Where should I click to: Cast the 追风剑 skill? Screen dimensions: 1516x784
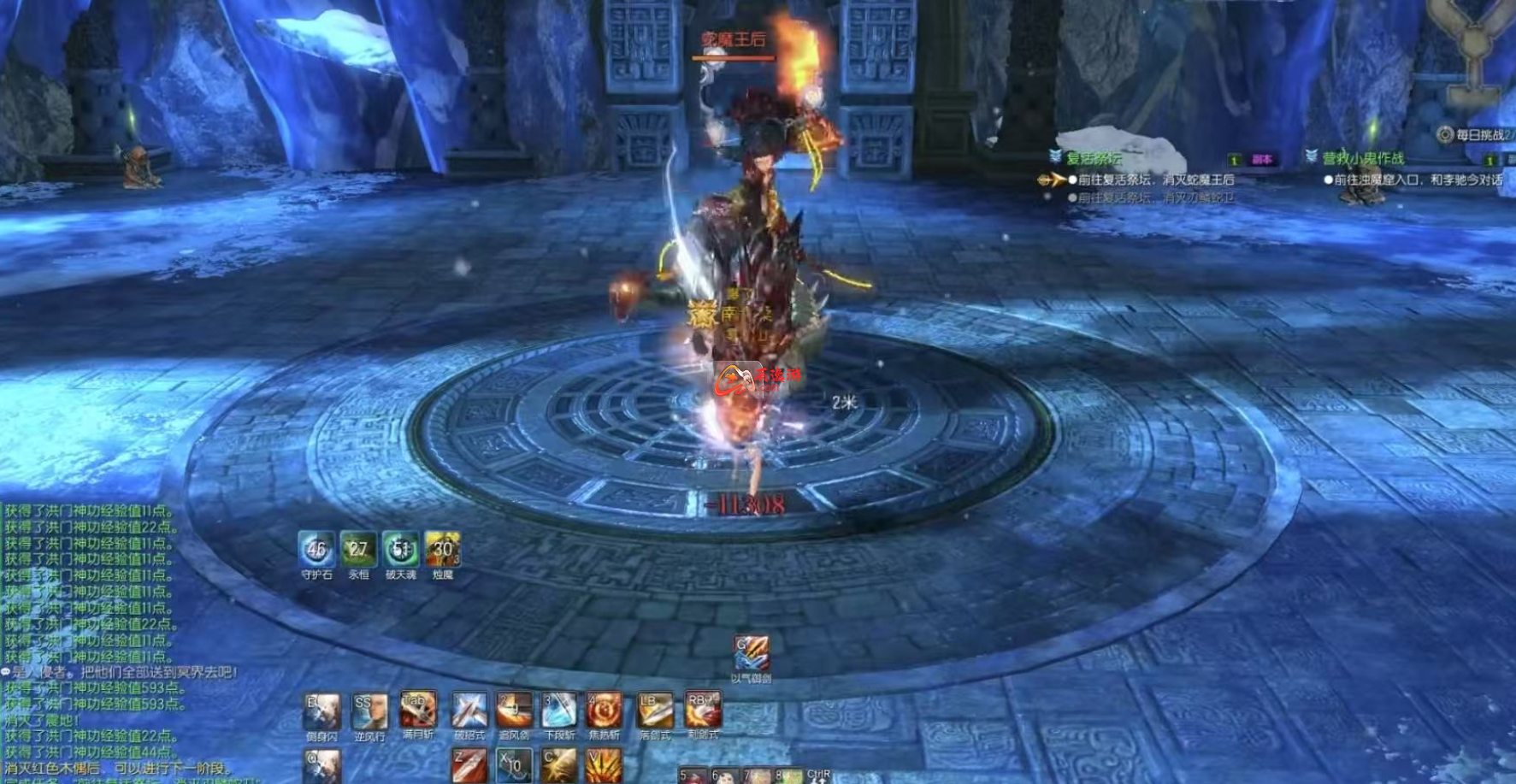(515, 710)
